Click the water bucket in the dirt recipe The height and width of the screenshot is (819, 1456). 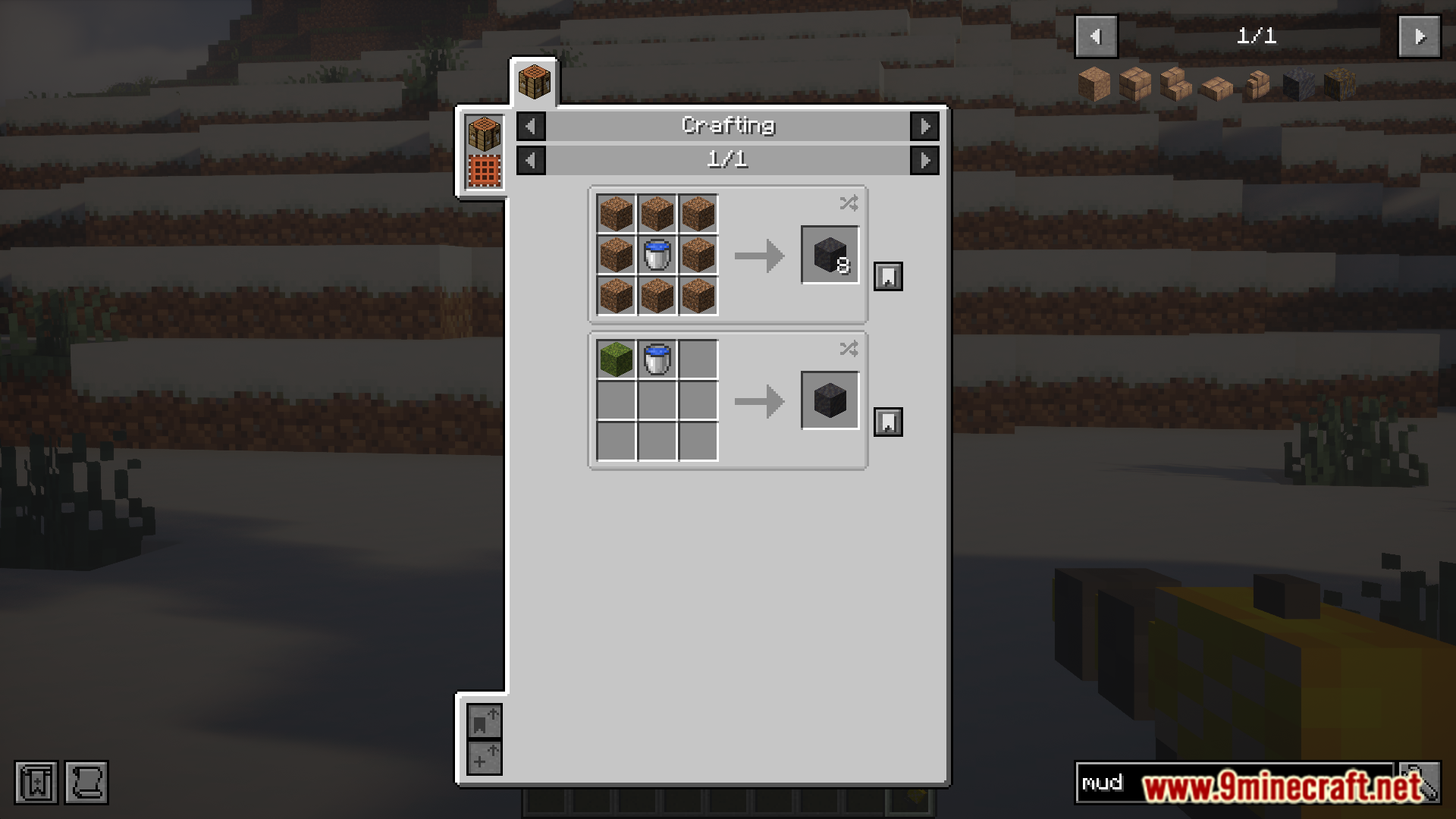tap(657, 255)
